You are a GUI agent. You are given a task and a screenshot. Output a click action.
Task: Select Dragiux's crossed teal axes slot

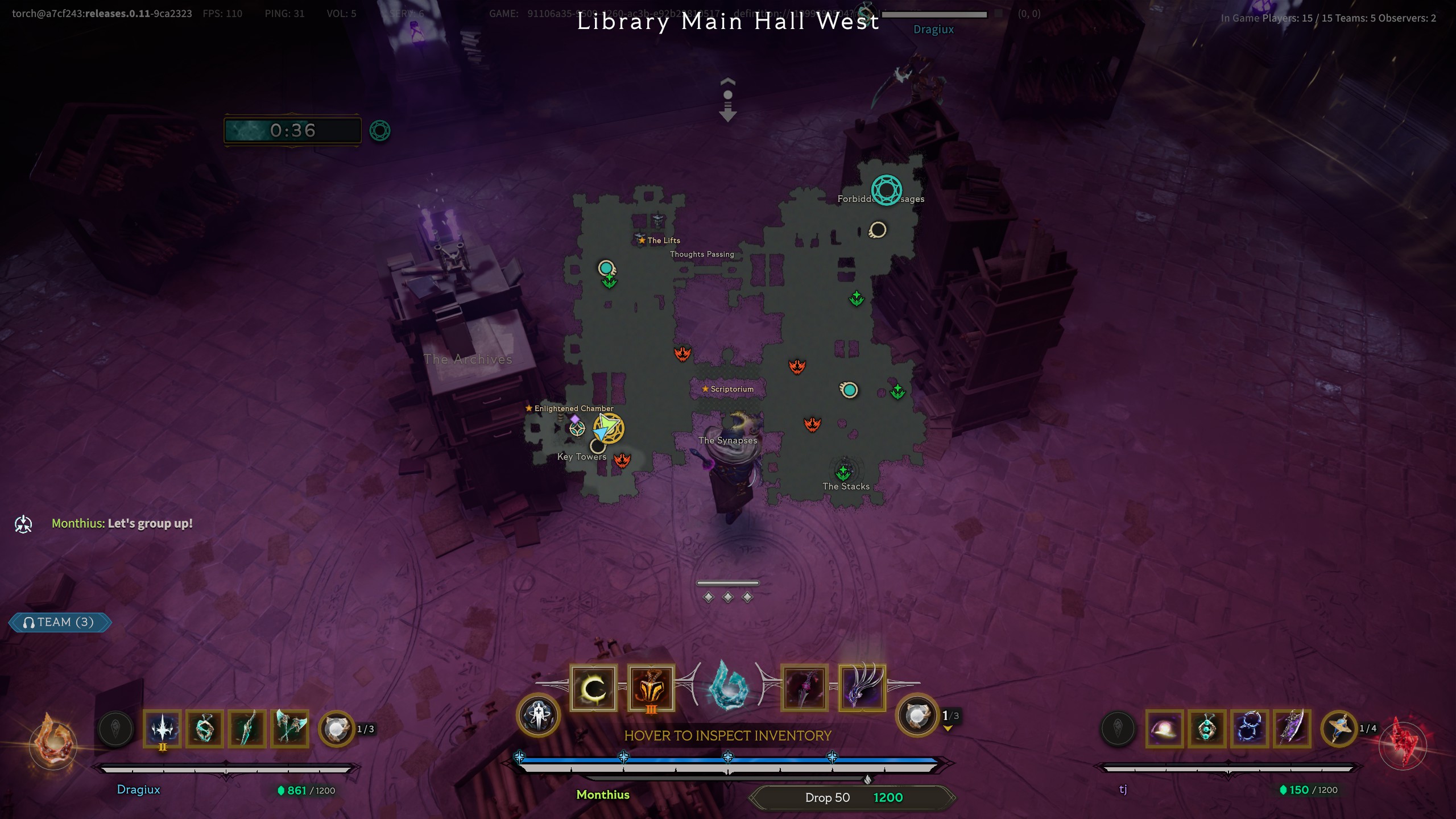coord(290,729)
